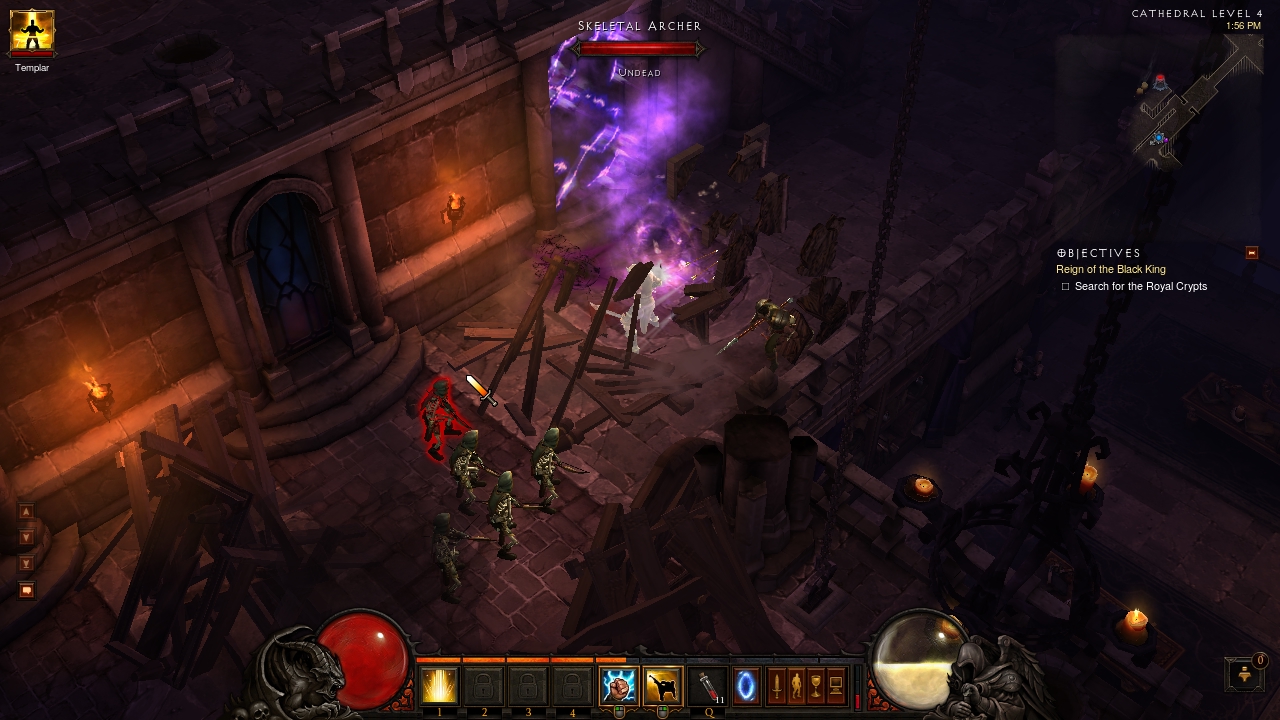Collapse the Objectives tracker panel
Screen dimensions: 1280x720
(1251, 253)
